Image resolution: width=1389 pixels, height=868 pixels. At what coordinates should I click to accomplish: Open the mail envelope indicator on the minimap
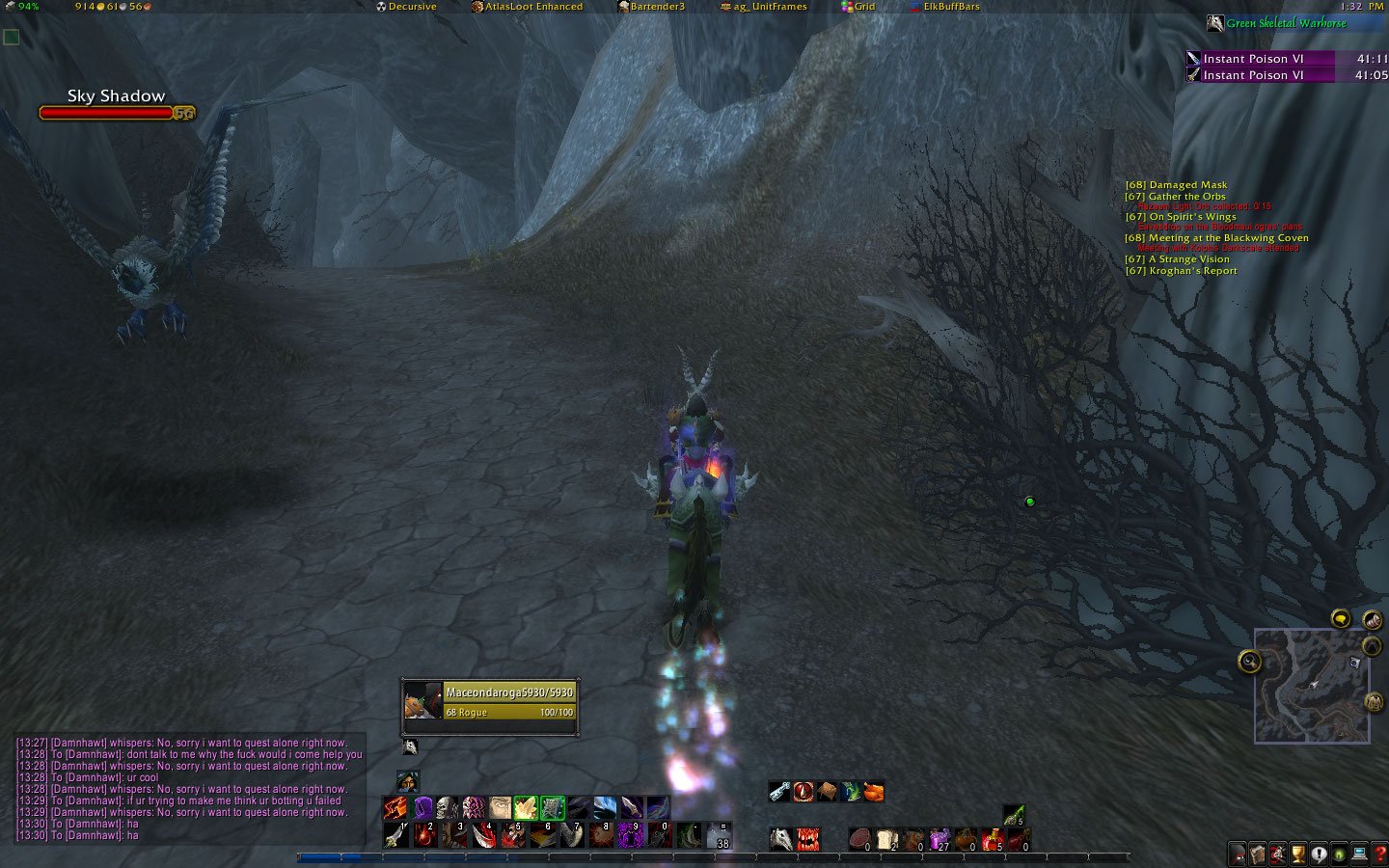[1373, 620]
